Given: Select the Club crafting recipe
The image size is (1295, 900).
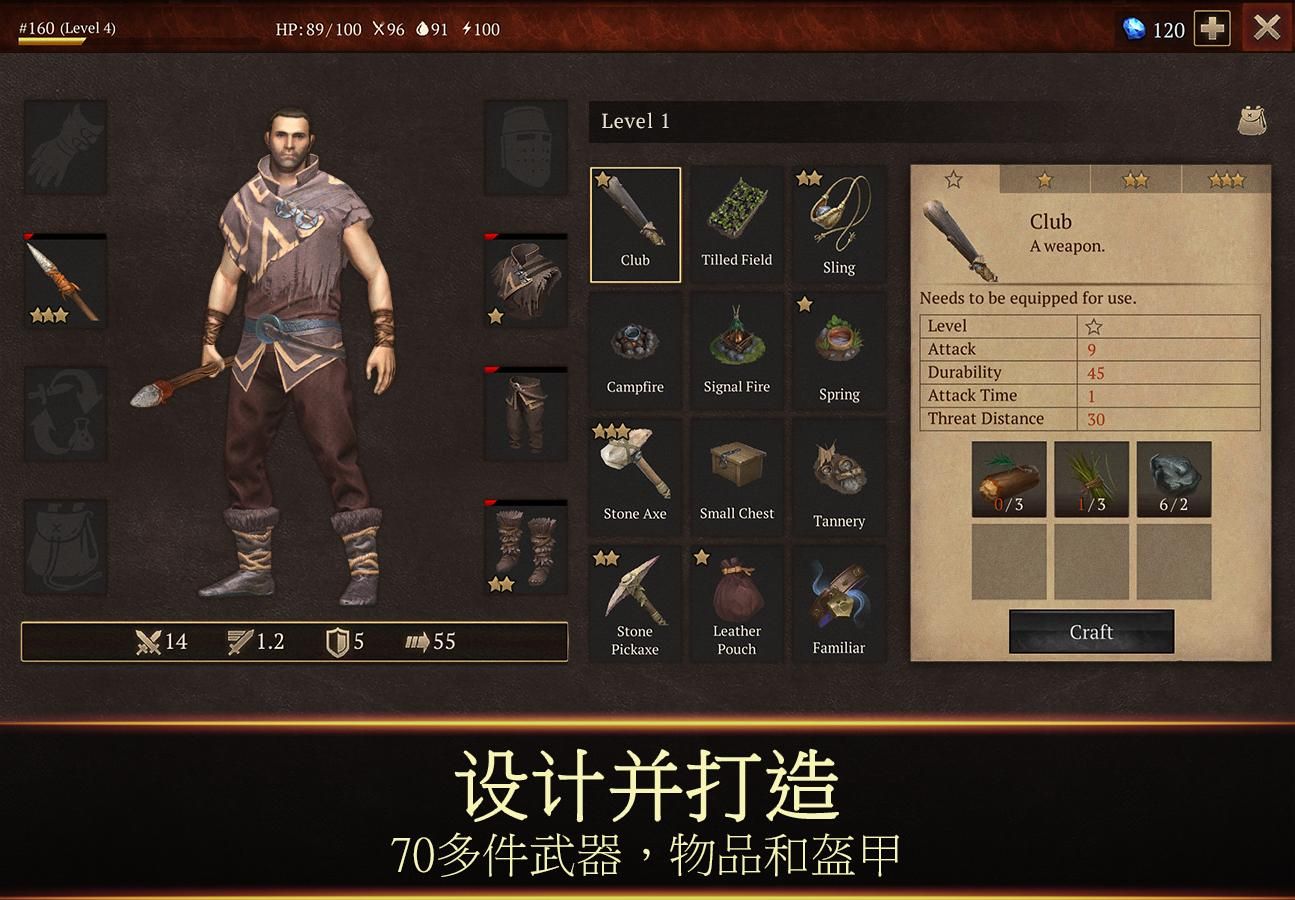Looking at the screenshot, I should tap(635, 223).
